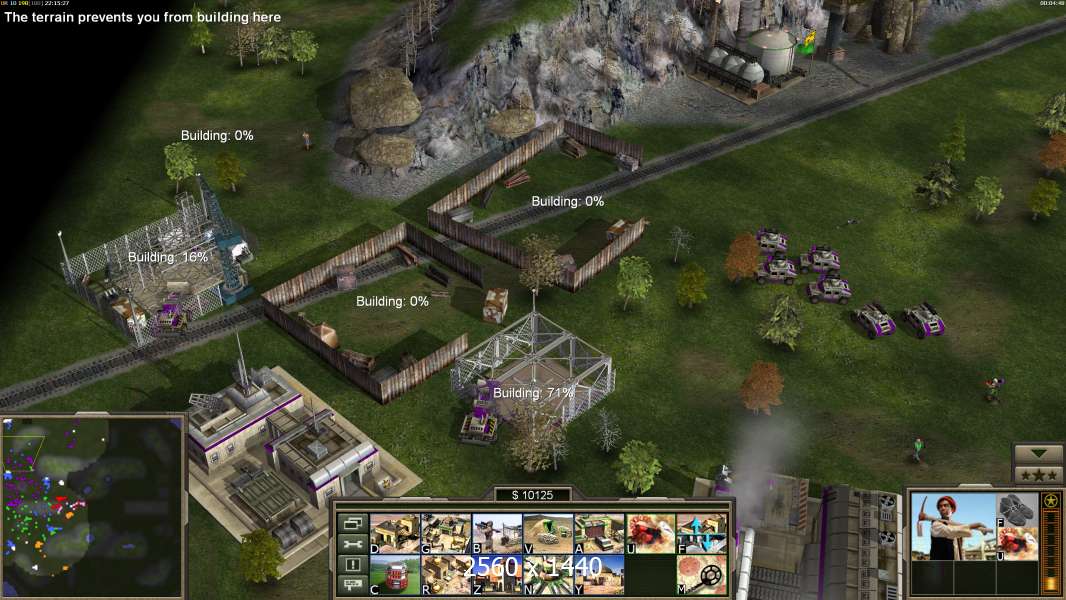Select the build icon labeled D

(394, 533)
